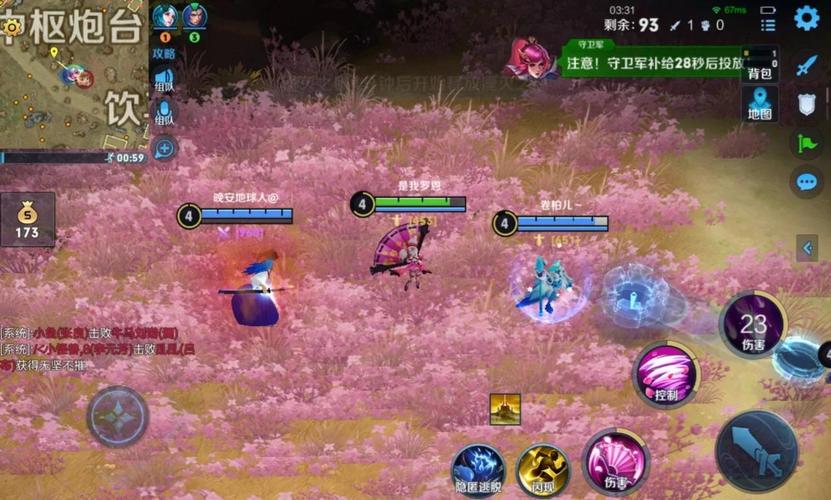The image size is (831, 500).
Task: Click the round plus button below microphone
Action: [164, 149]
